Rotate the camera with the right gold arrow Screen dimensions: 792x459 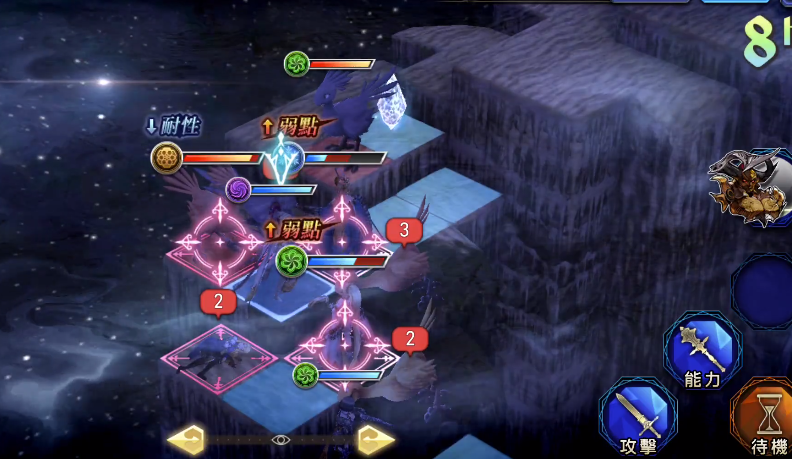[375, 439]
